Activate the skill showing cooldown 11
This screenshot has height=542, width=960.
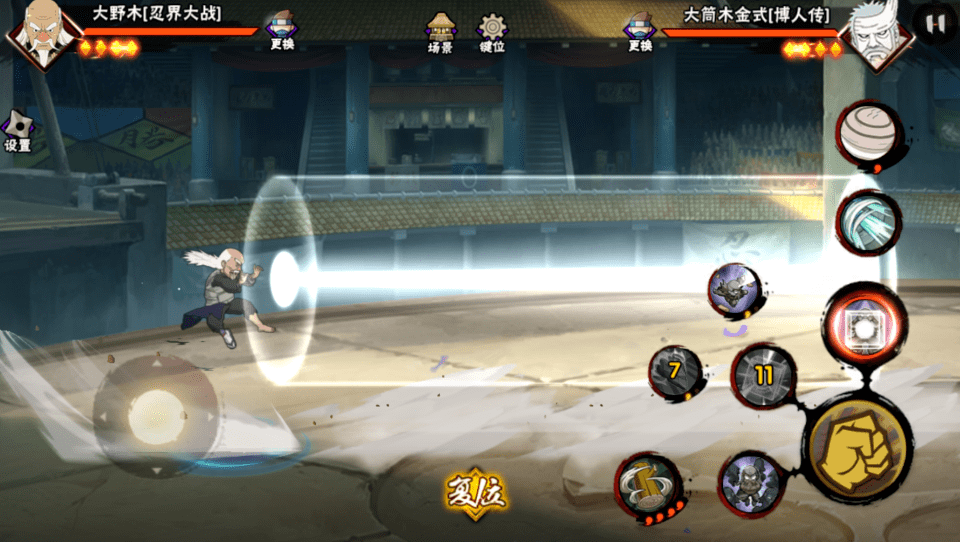tap(764, 377)
